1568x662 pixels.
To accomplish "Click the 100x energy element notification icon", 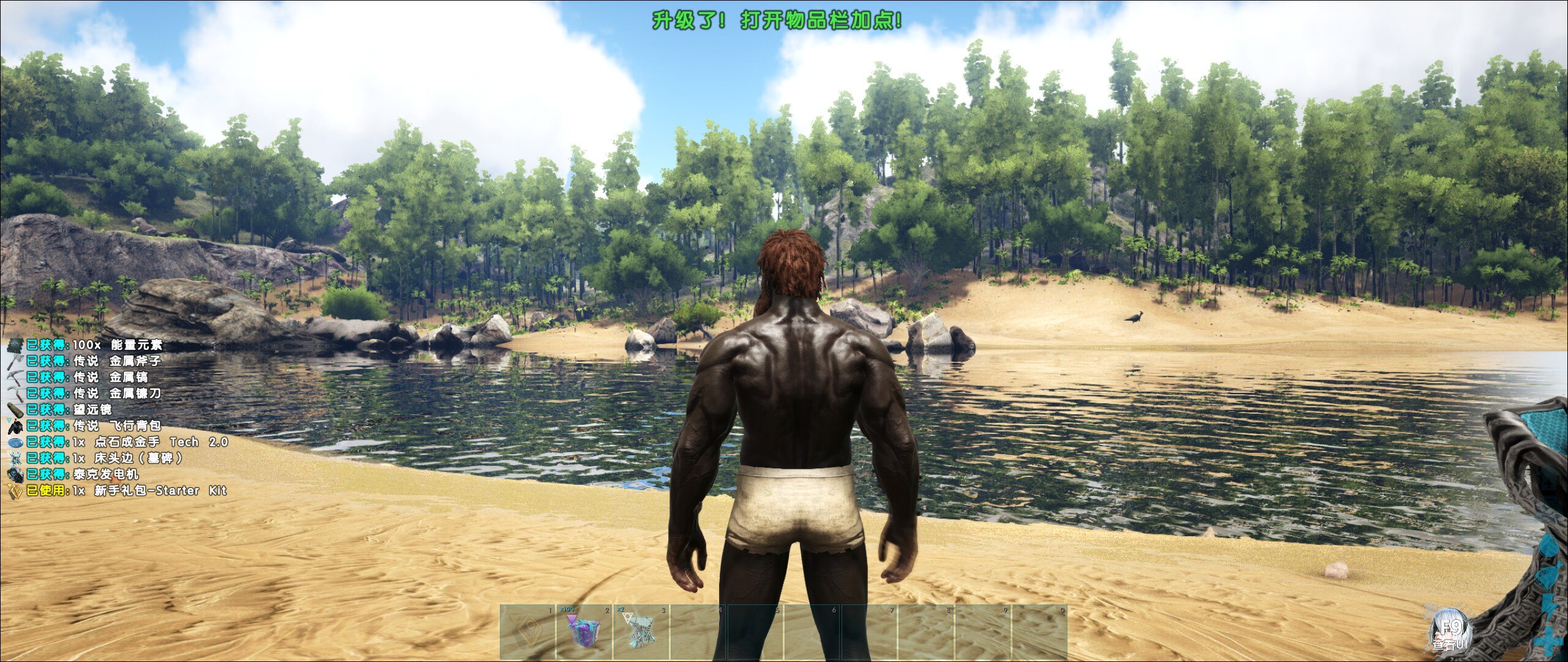I will point(14,346).
